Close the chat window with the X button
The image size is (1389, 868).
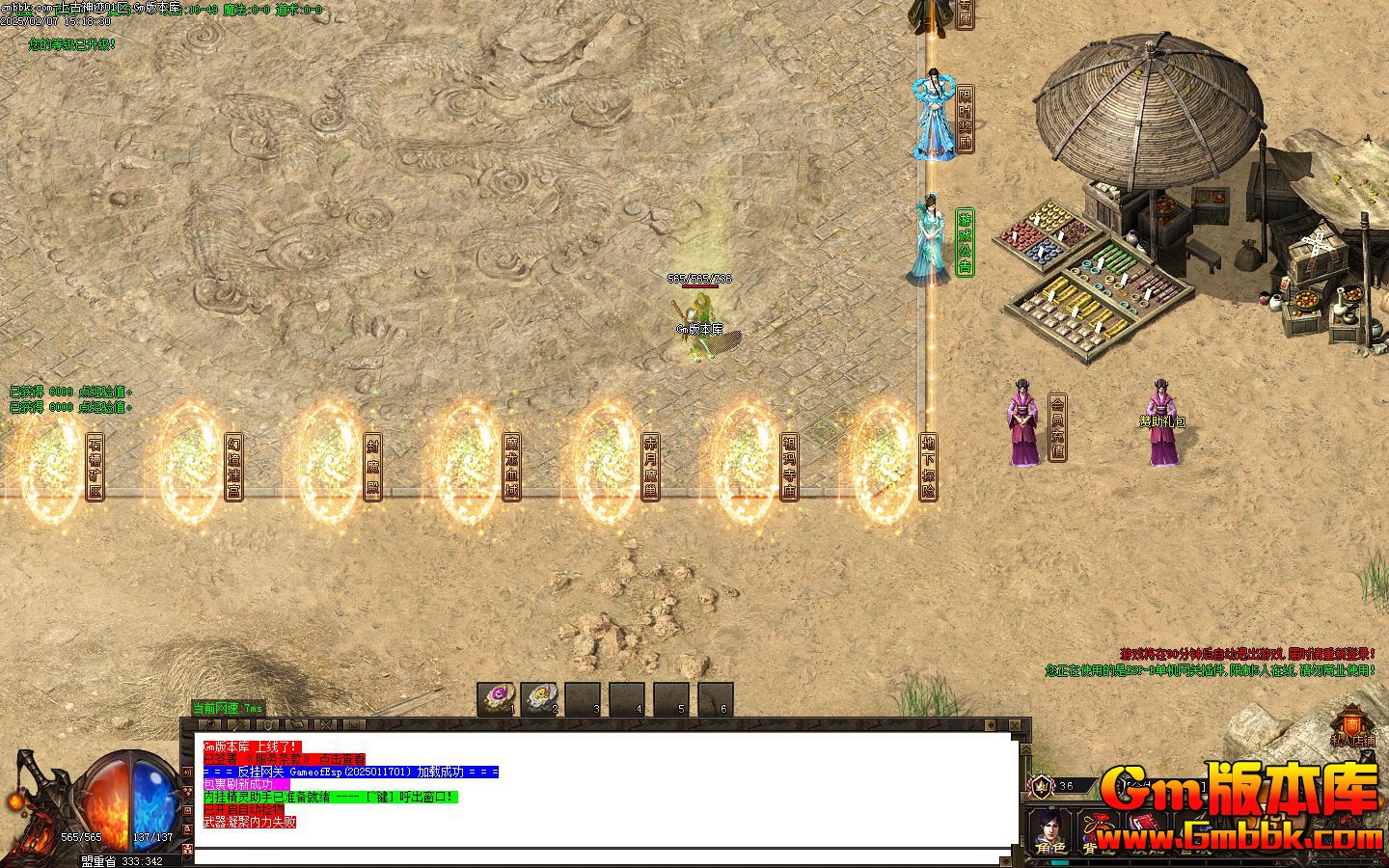pos(1015,724)
